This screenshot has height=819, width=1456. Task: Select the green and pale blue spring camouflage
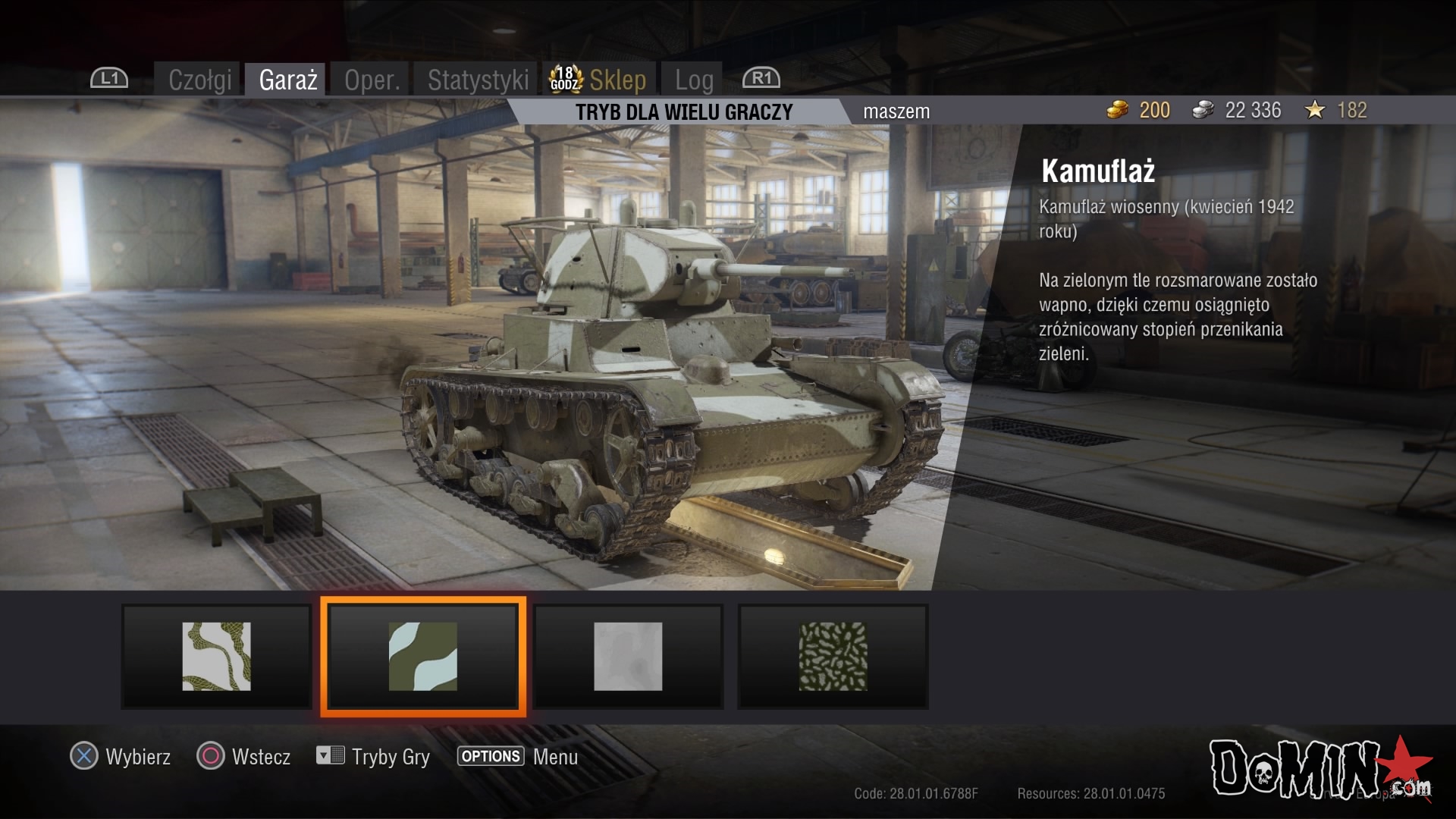coord(423,657)
